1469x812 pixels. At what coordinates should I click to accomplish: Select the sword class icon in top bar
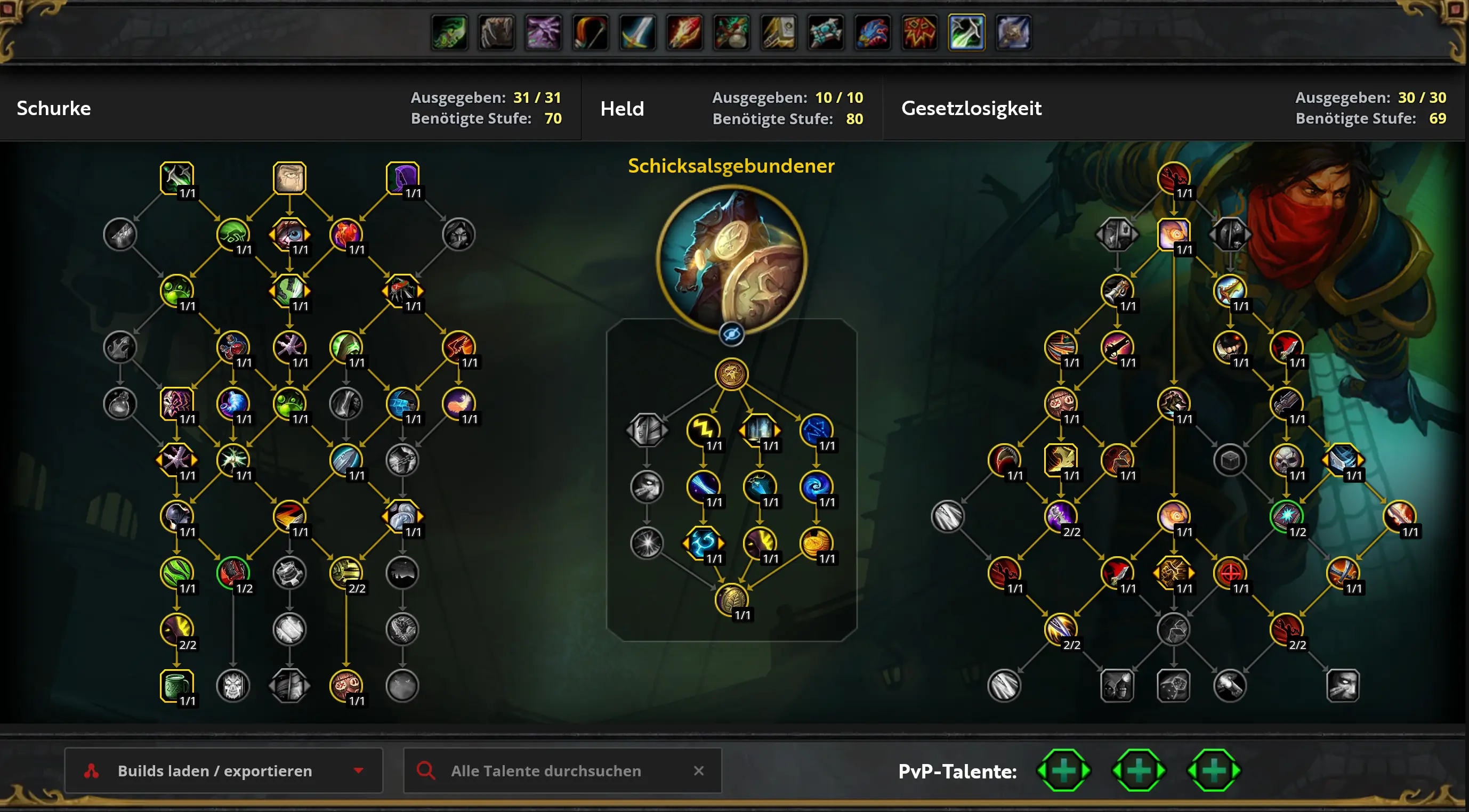(x=637, y=32)
